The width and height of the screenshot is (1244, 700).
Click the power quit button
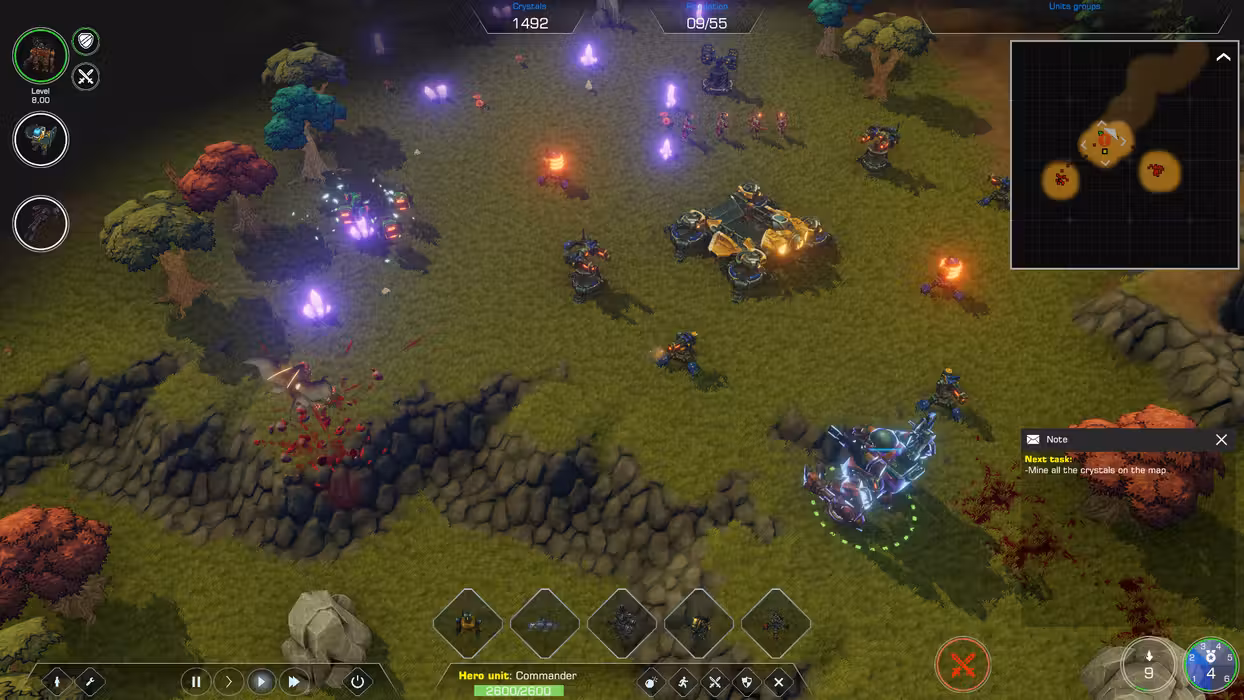tap(358, 682)
